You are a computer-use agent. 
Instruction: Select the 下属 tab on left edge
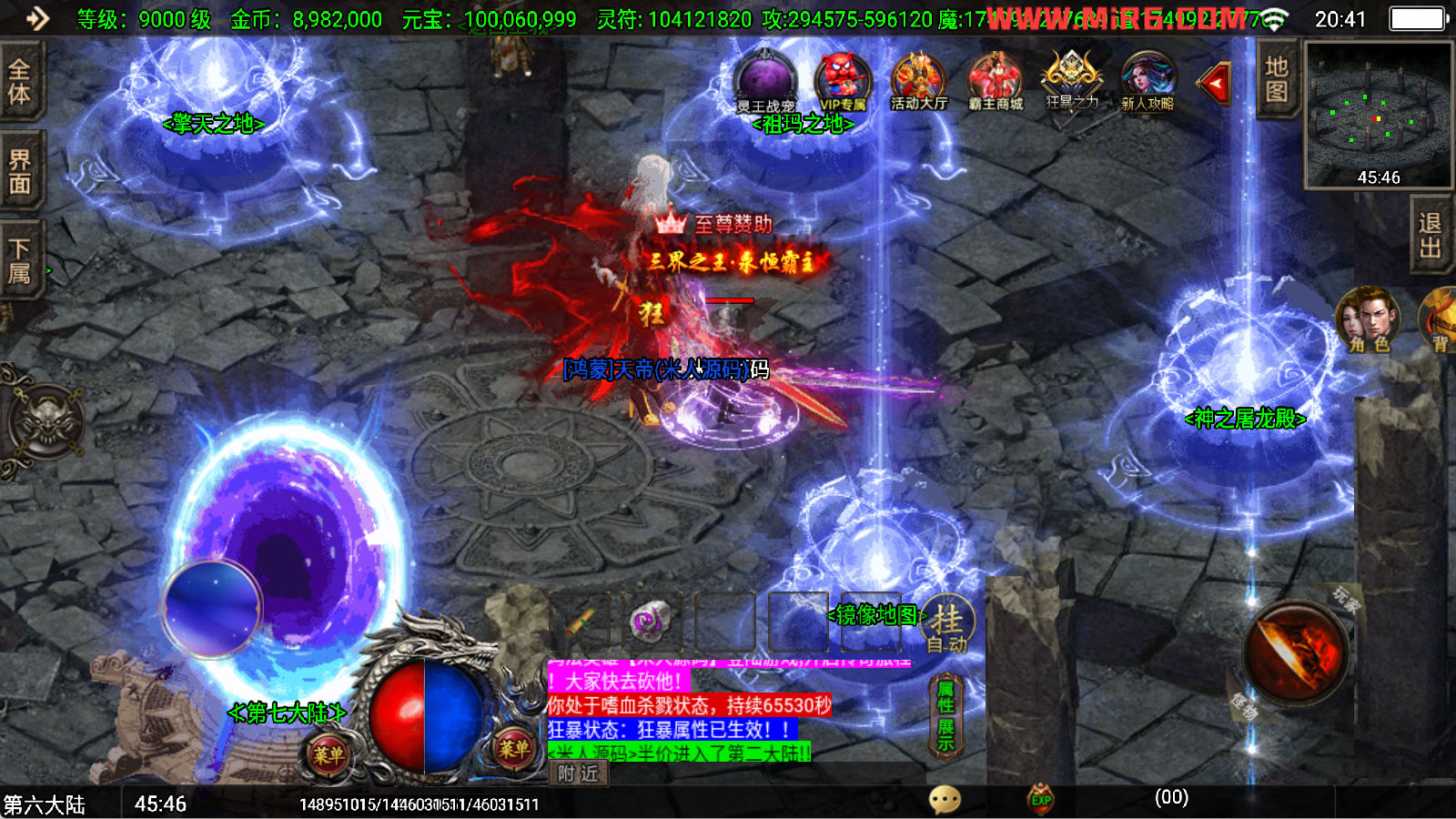(19, 260)
